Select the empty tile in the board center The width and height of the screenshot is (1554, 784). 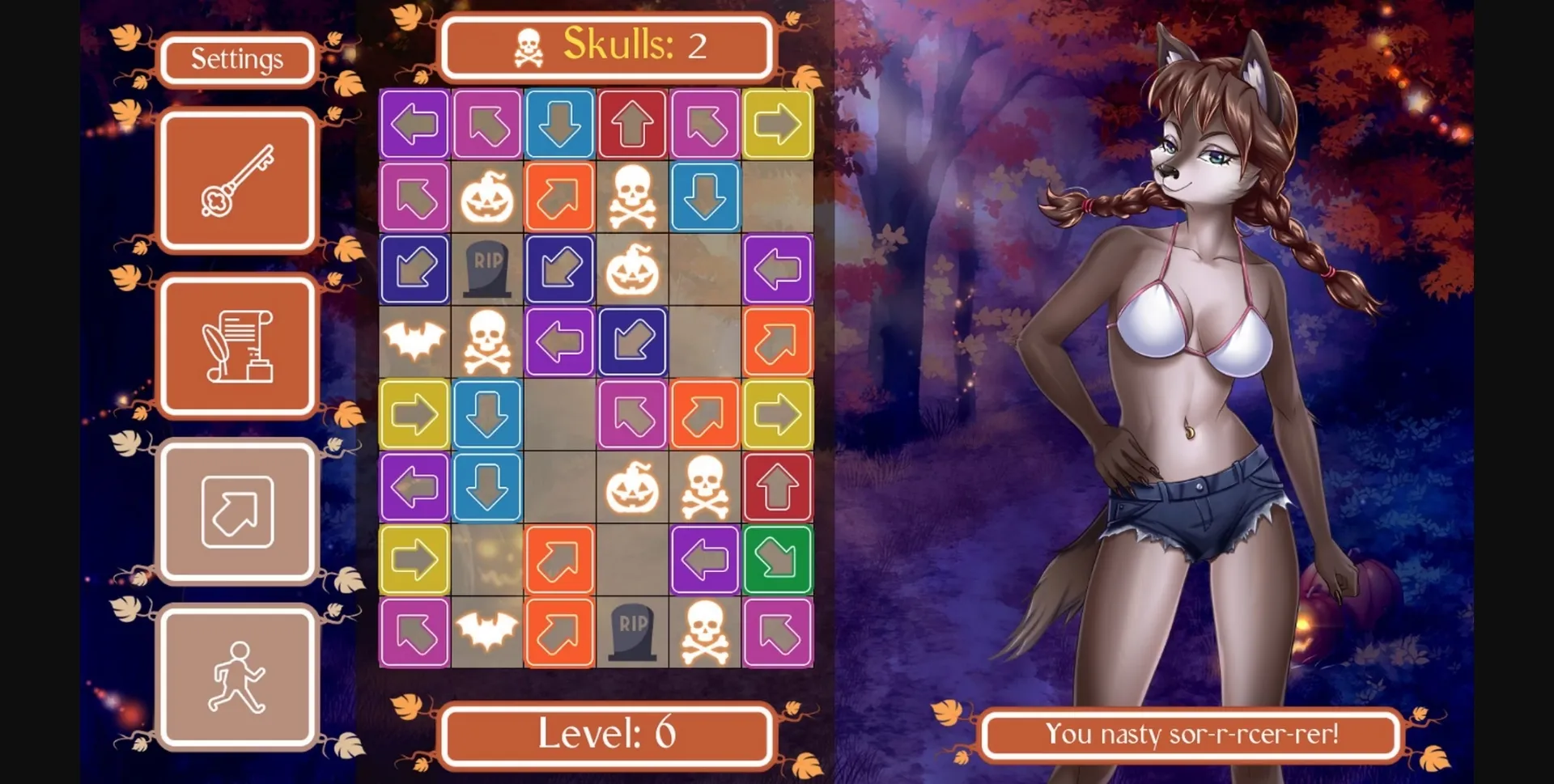point(559,414)
